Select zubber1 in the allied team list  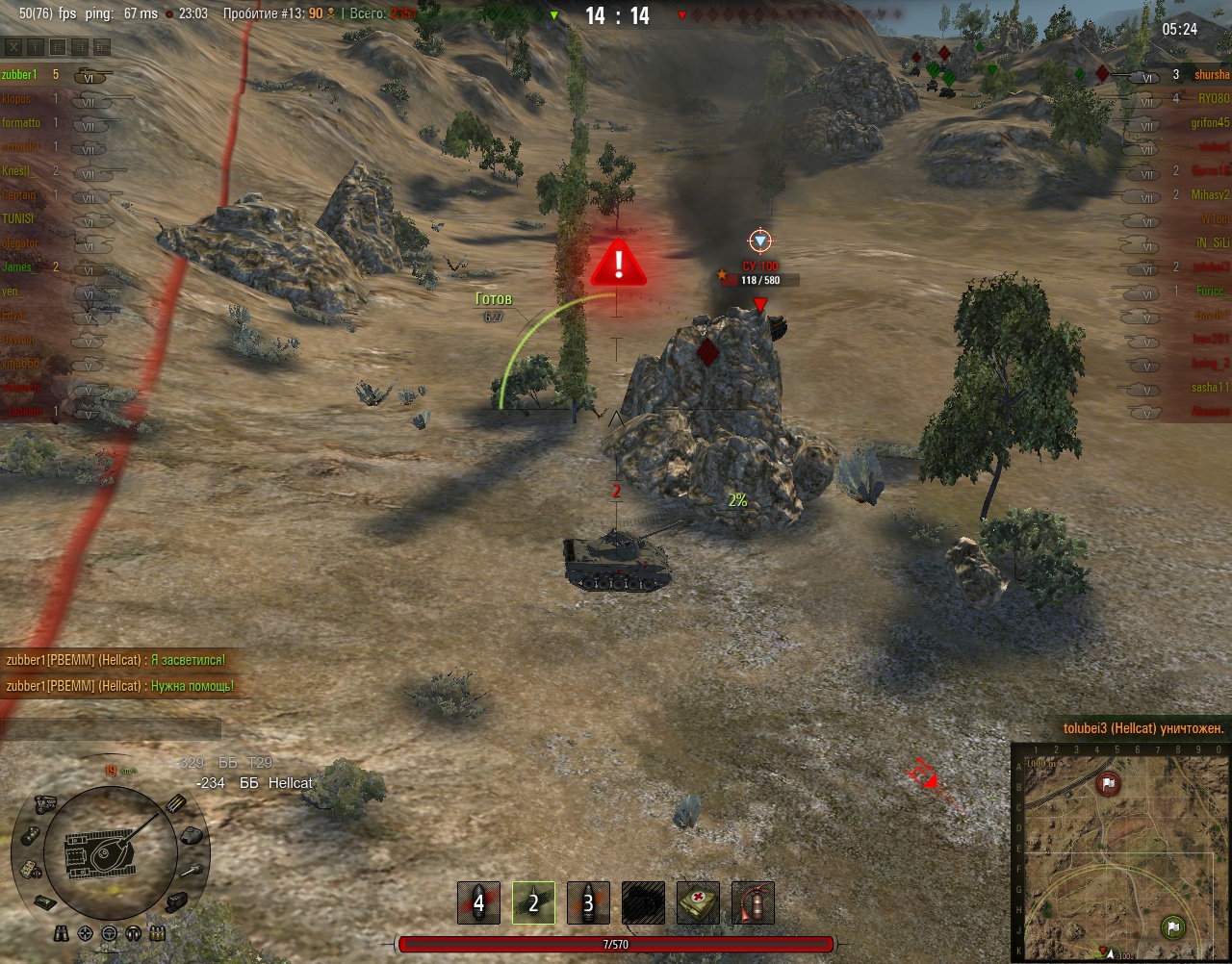pos(19,75)
